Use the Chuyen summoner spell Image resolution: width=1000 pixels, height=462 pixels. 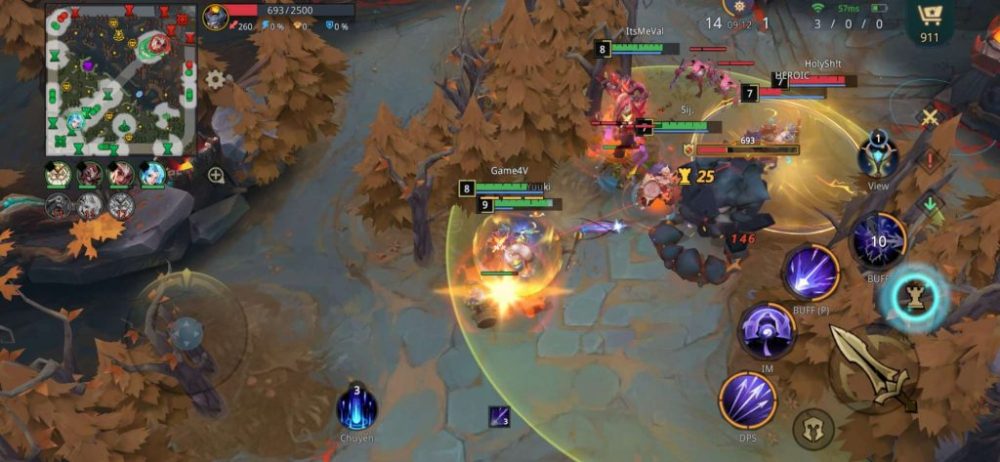coord(356,408)
